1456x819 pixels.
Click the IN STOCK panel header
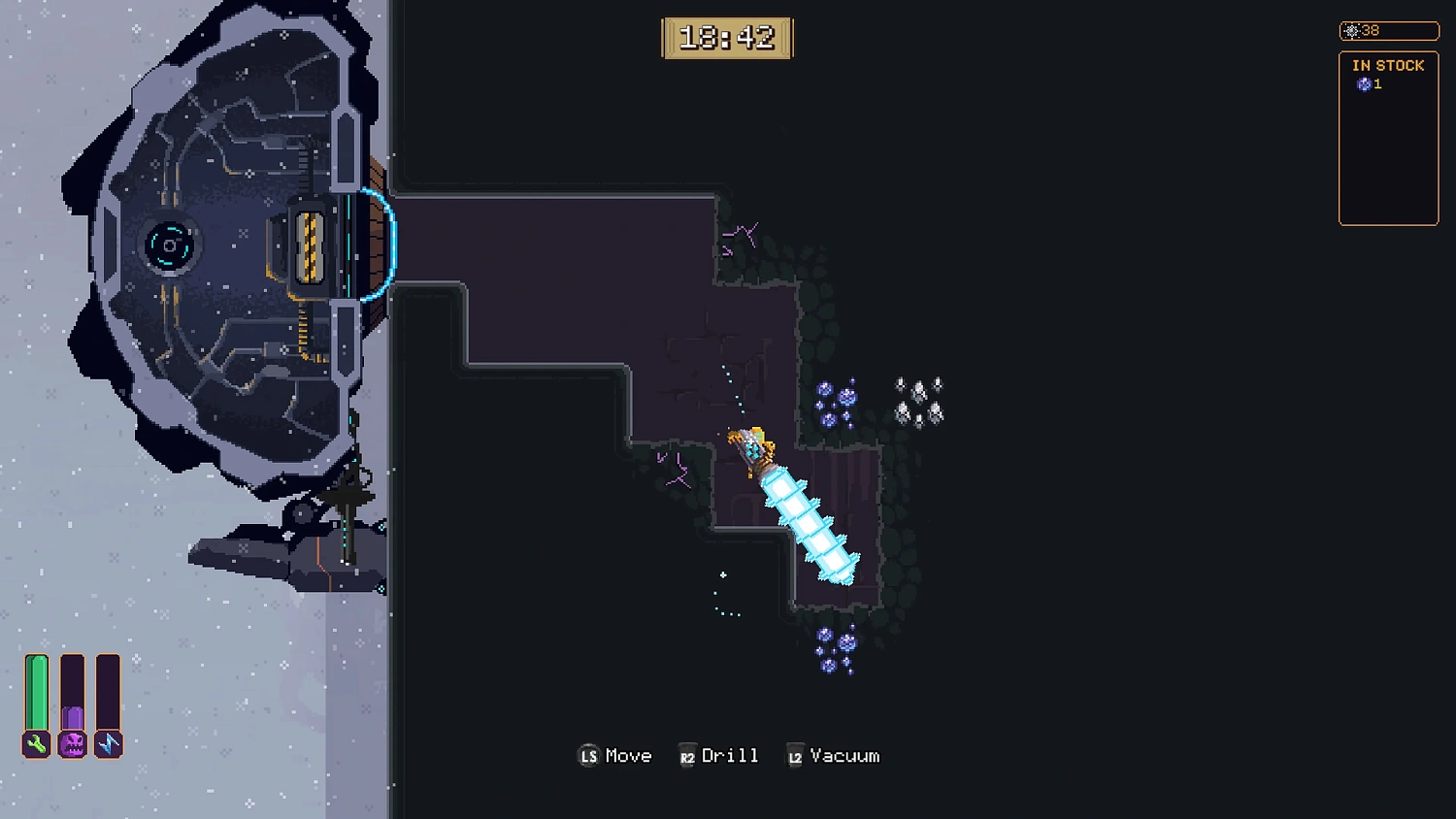point(1390,65)
